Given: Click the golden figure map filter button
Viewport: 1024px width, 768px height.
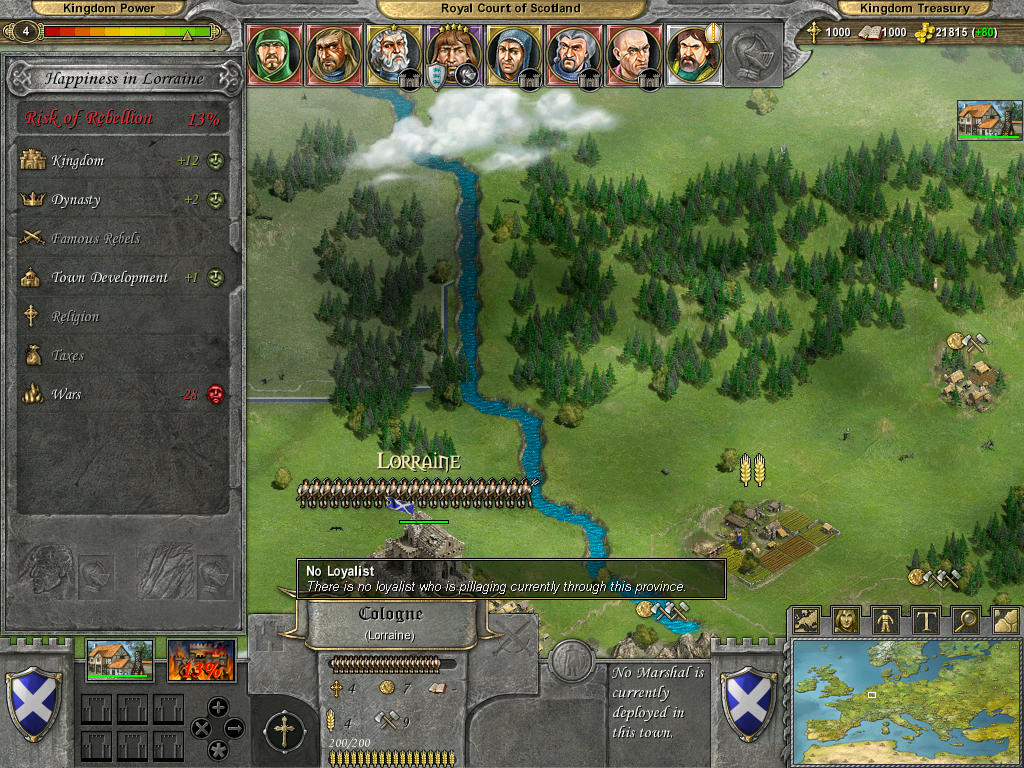Looking at the screenshot, I should 886,620.
